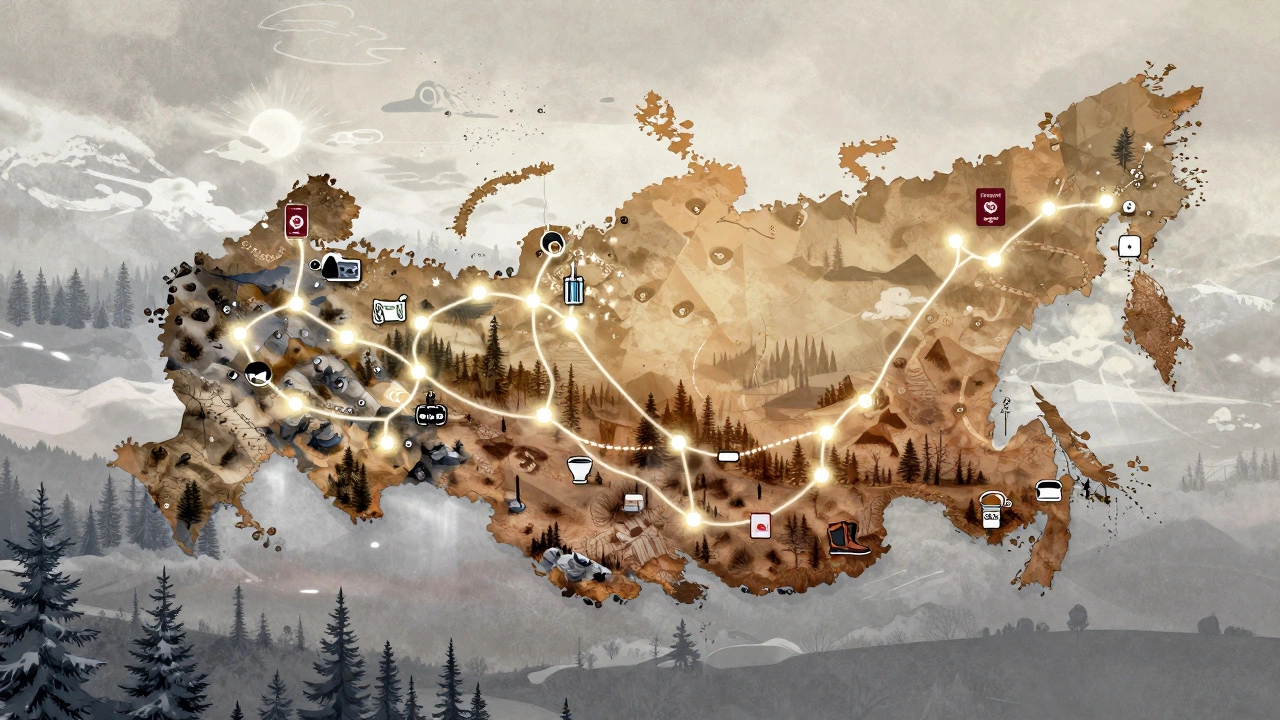Choose the blue lighter marker
This screenshot has height=720, width=1280.
point(573,288)
